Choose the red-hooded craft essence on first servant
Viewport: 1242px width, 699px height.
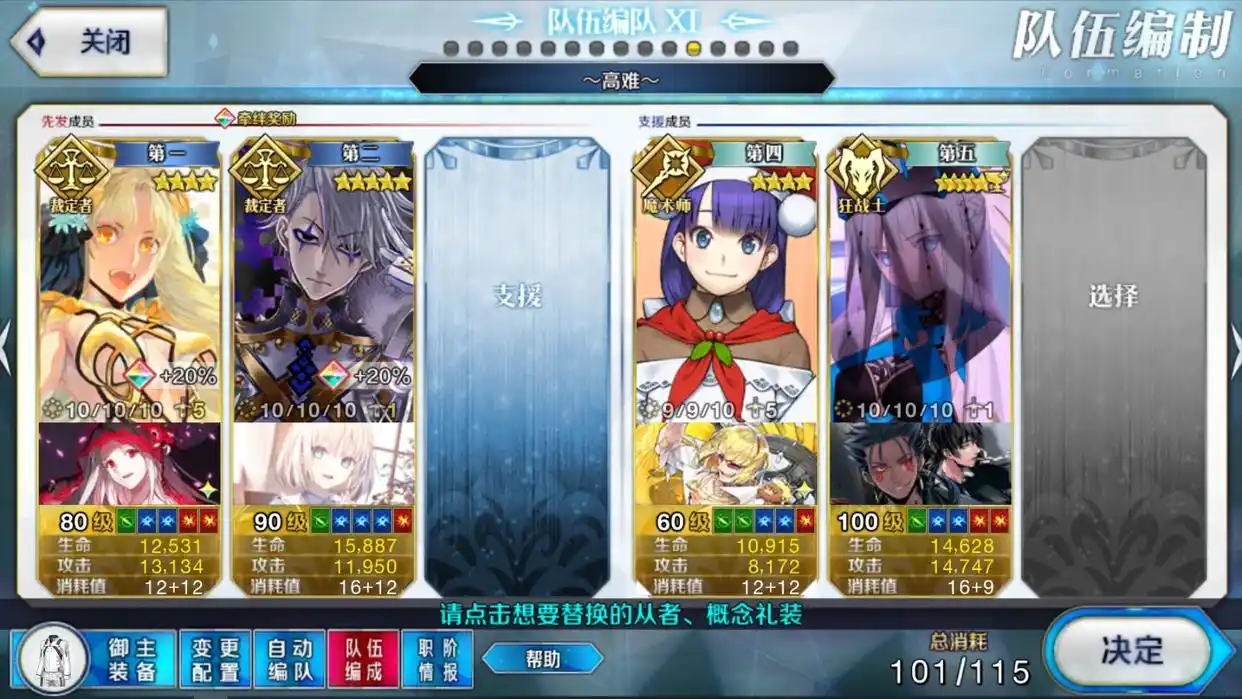[x=128, y=464]
